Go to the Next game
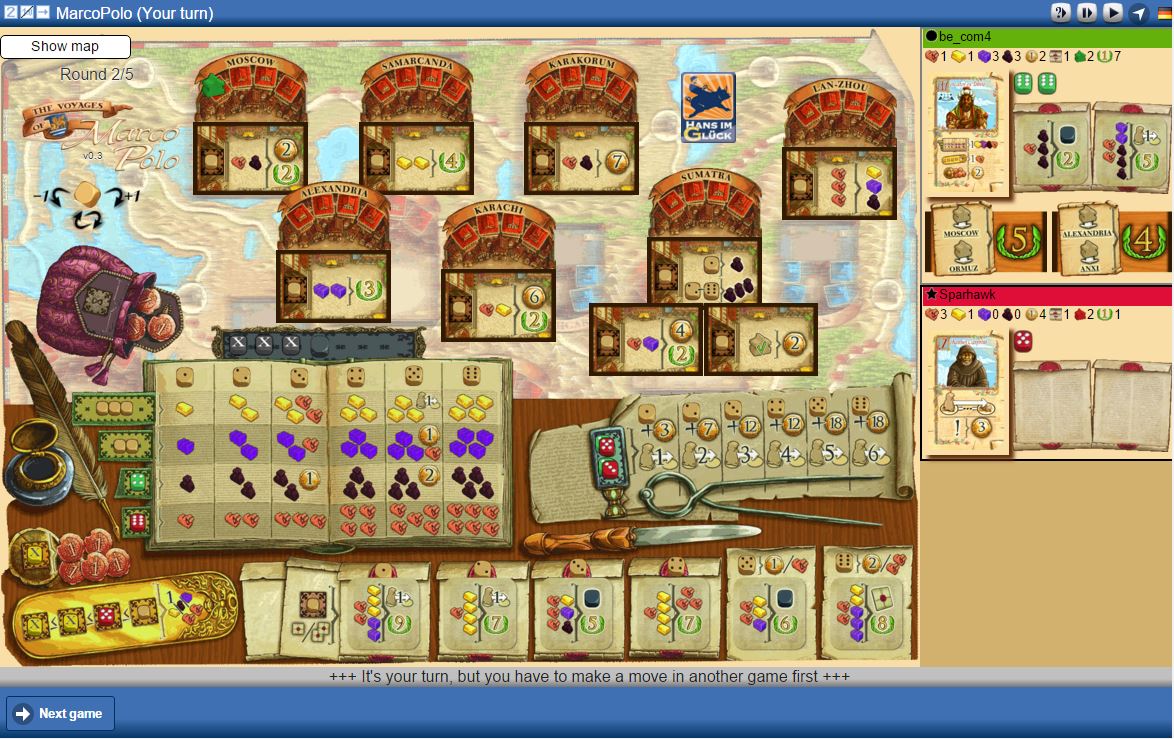 [x=61, y=713]
